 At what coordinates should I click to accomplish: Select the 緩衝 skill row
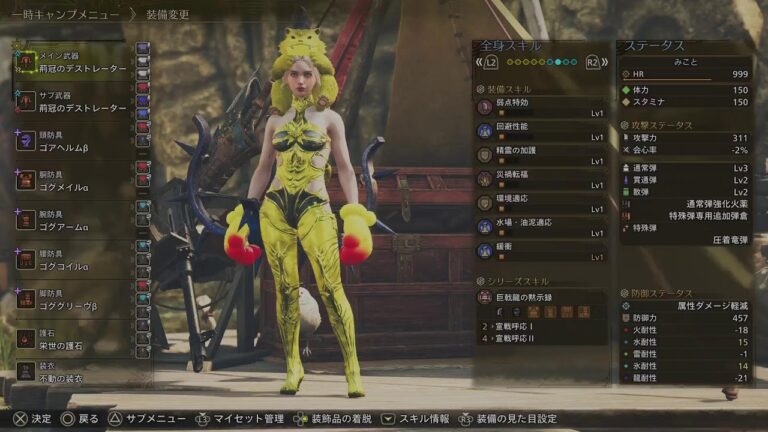542,252
